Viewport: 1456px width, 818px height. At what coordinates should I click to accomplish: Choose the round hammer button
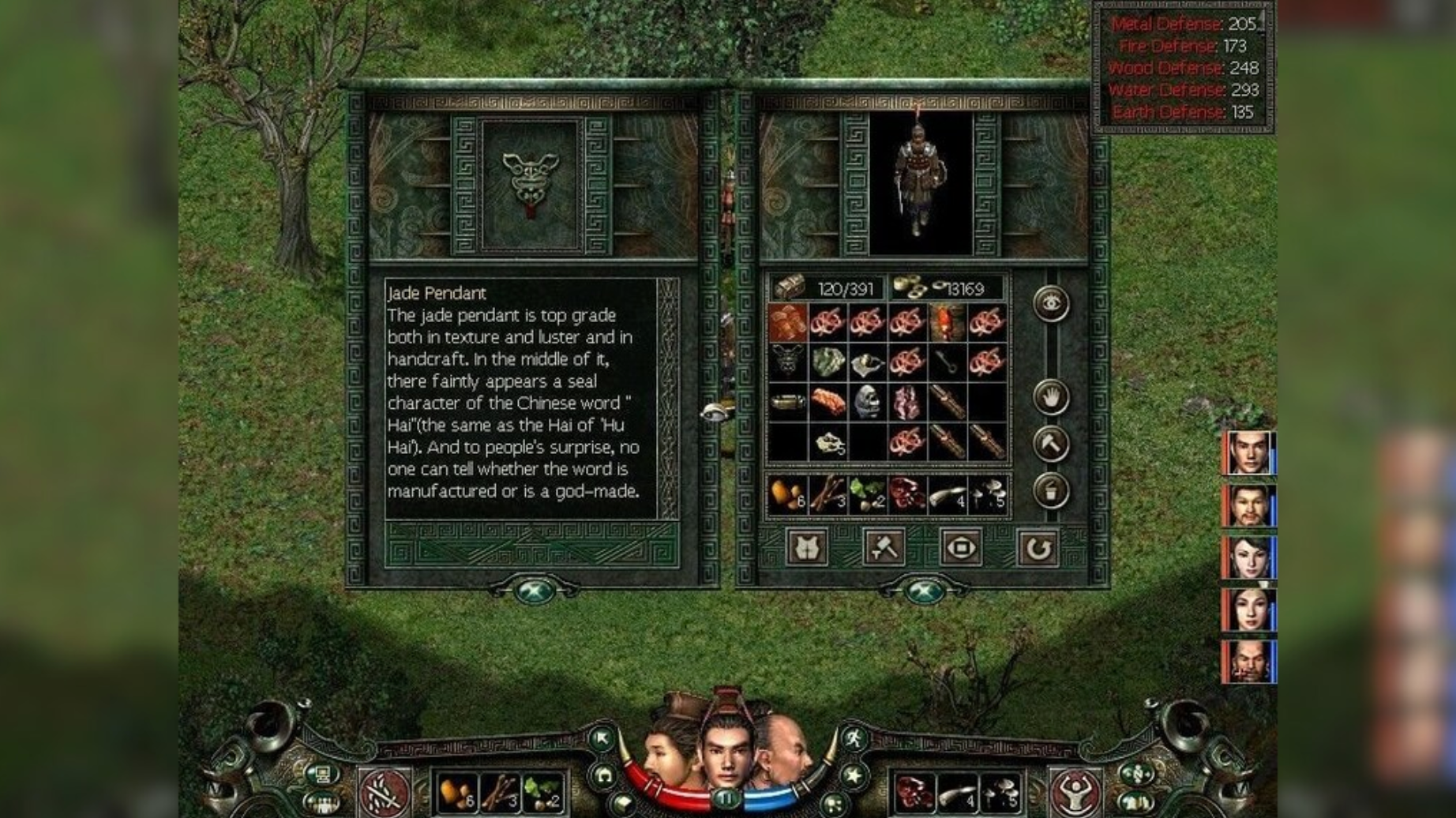click(1051, 444)
